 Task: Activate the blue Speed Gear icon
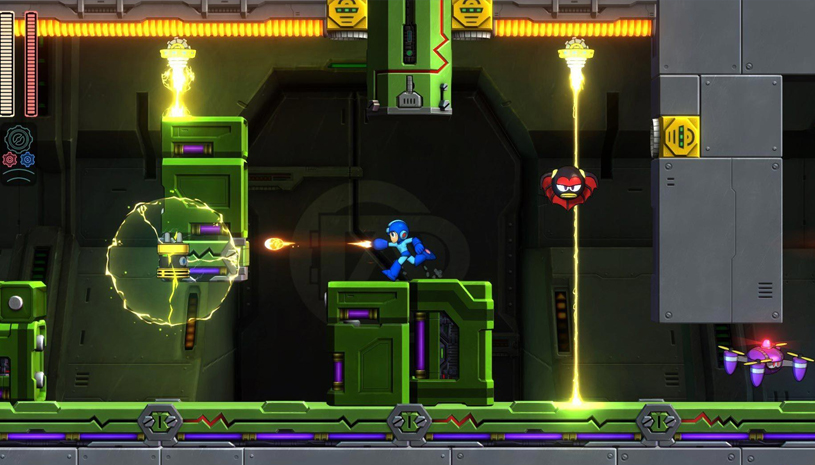(28, 160)
